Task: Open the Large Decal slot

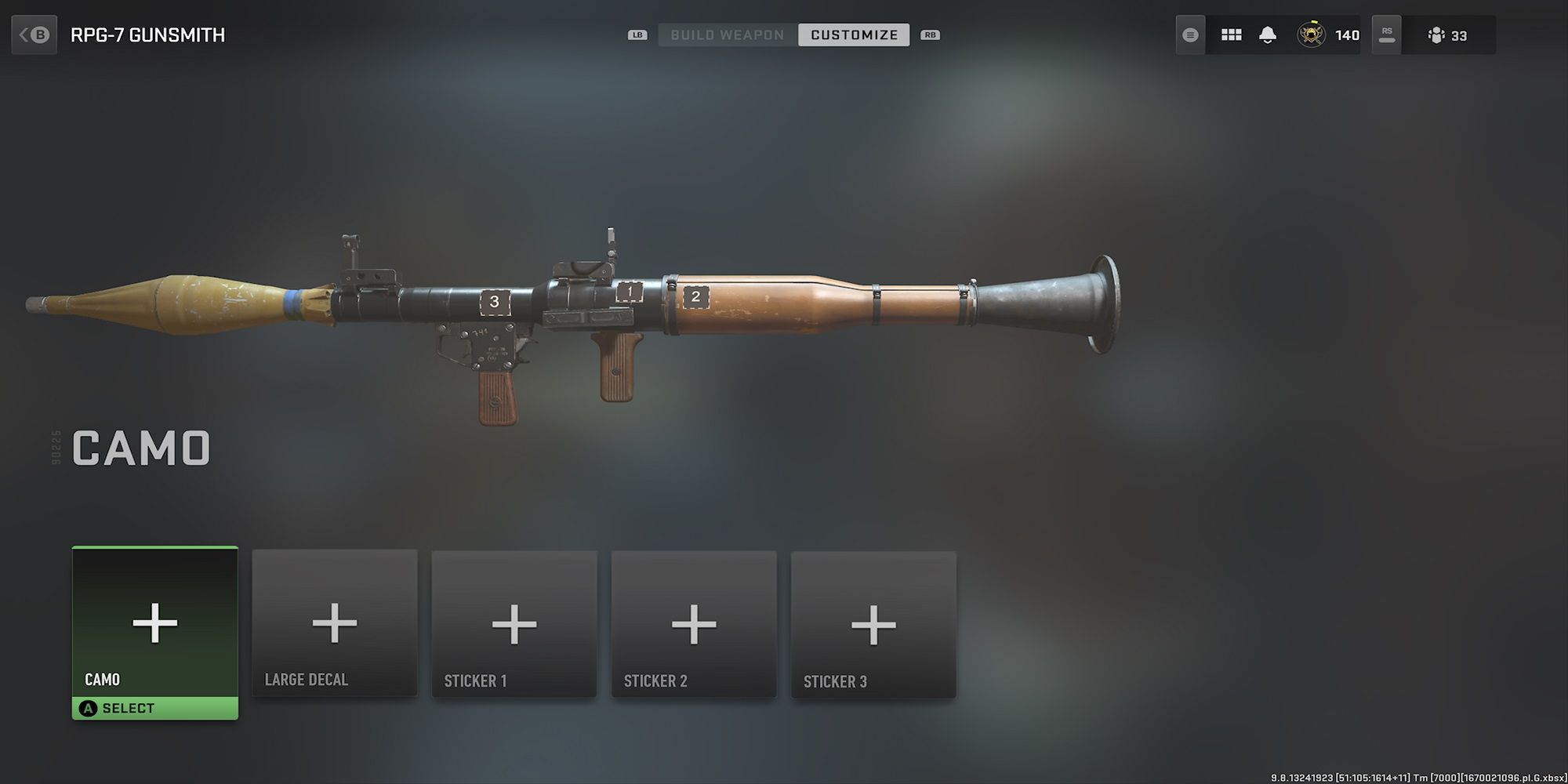Action: (x=335, y=623)
